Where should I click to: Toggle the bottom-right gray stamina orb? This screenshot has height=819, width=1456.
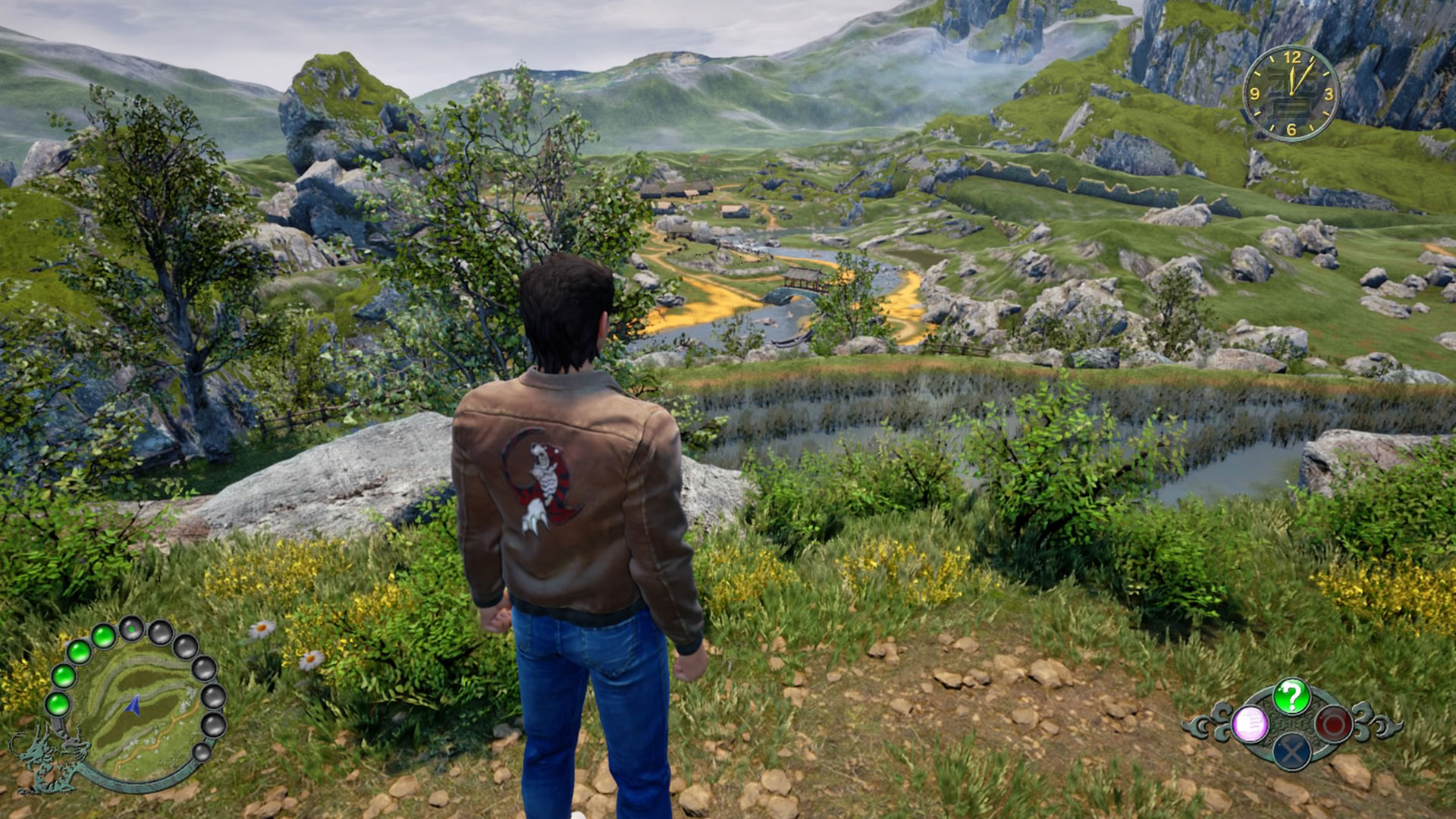[x=202, y=753]
